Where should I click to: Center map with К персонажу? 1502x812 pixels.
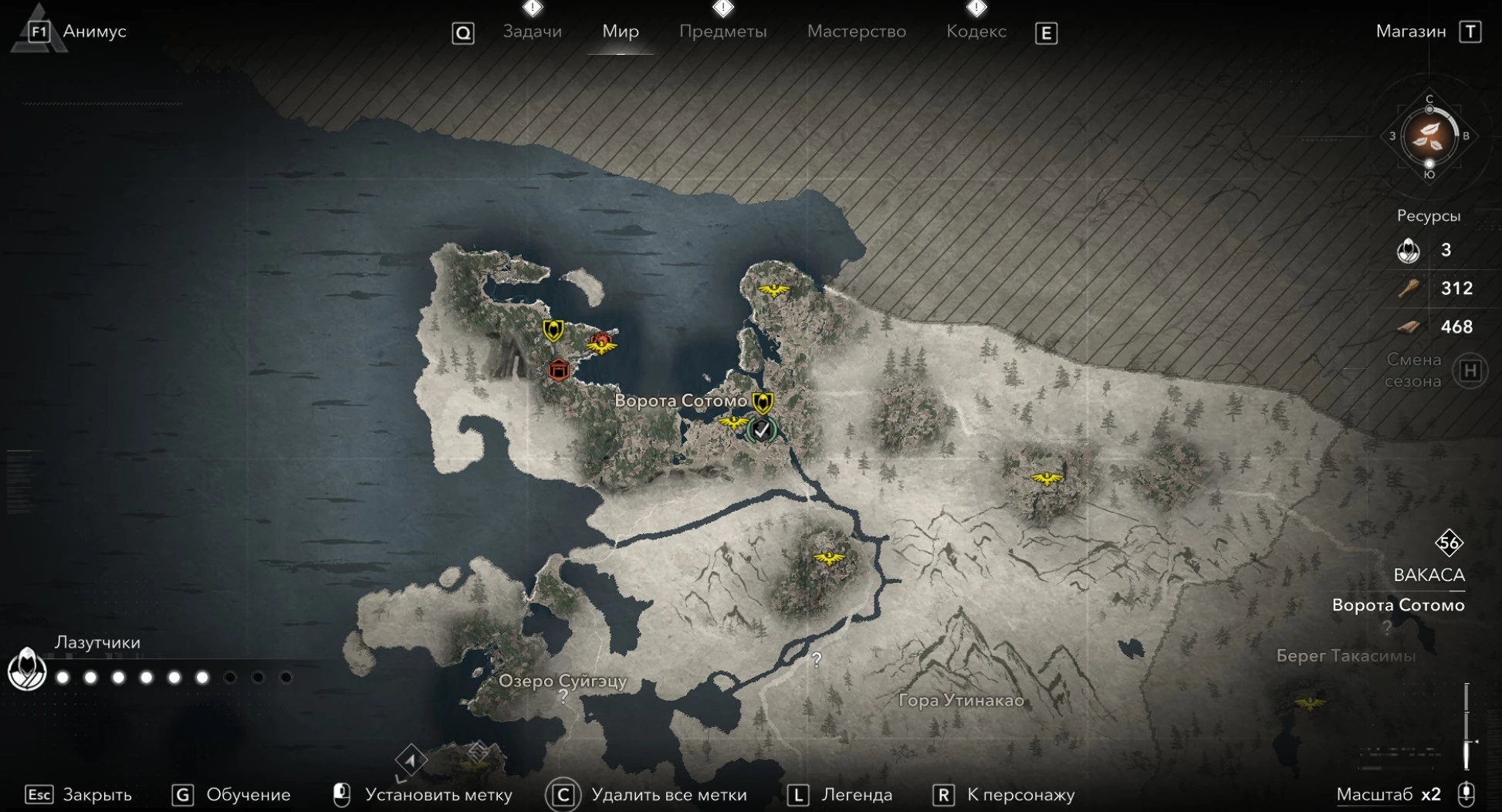click(1020, 794)
